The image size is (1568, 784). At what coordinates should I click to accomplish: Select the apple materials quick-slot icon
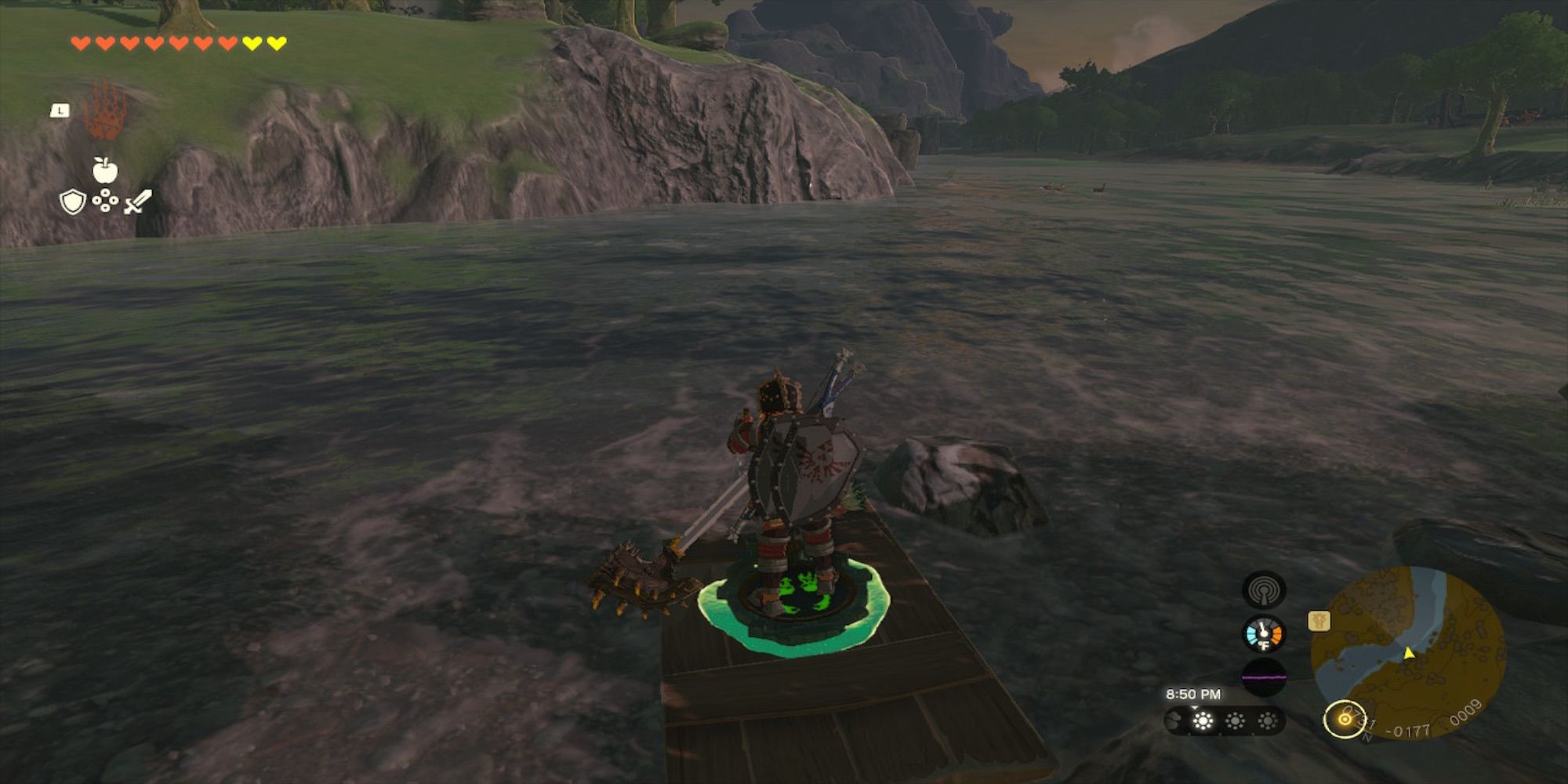pos(104,169)
